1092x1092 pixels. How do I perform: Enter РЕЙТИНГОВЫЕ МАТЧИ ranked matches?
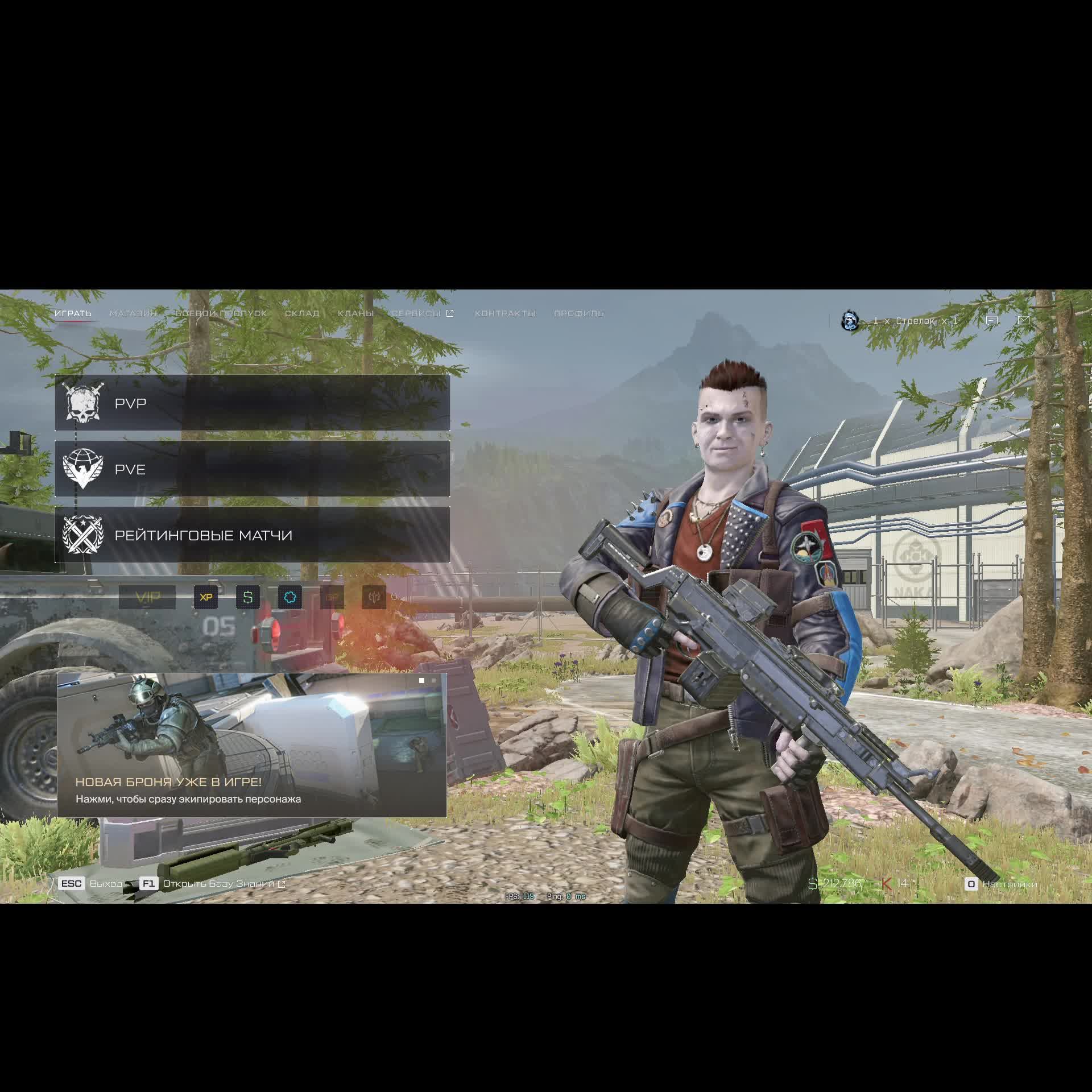pyautogui.click(x=252, y=535)
